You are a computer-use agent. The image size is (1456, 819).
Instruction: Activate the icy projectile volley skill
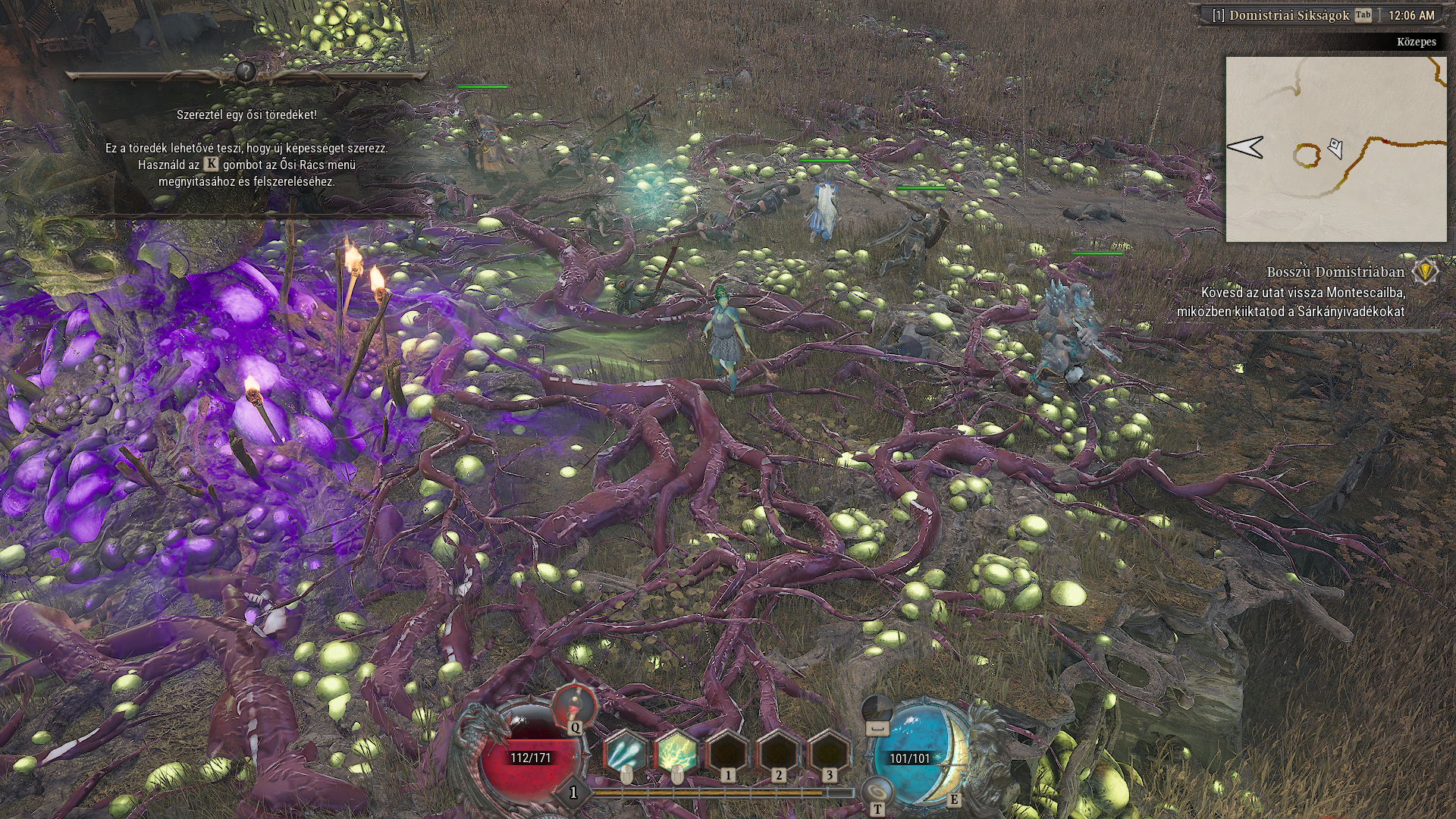tap(625, 754)
